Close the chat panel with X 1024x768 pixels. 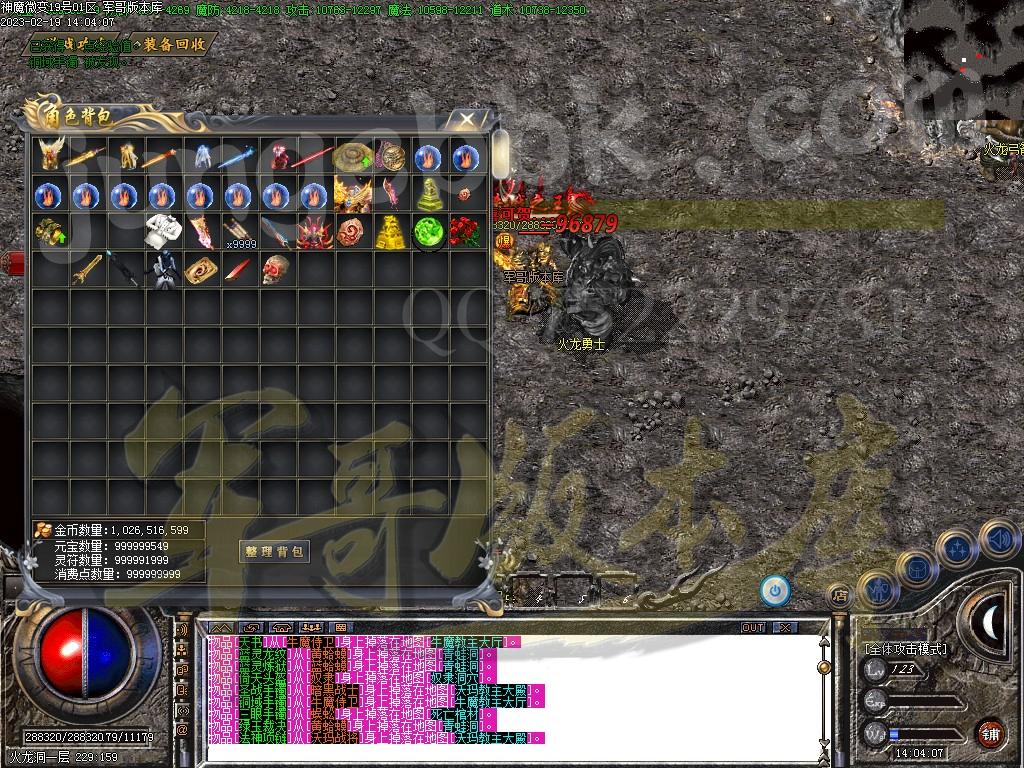(x=786, y=627)
